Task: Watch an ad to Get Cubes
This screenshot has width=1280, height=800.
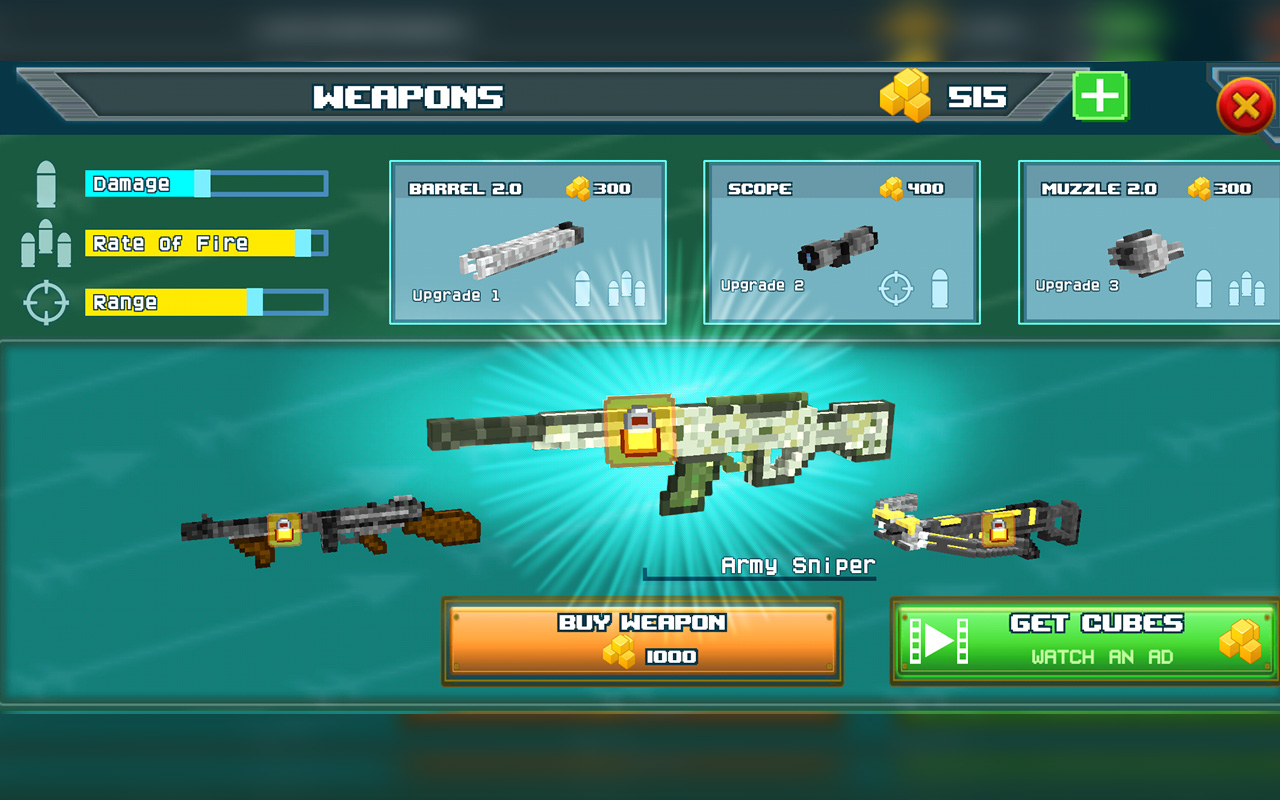Action: 1085,640
